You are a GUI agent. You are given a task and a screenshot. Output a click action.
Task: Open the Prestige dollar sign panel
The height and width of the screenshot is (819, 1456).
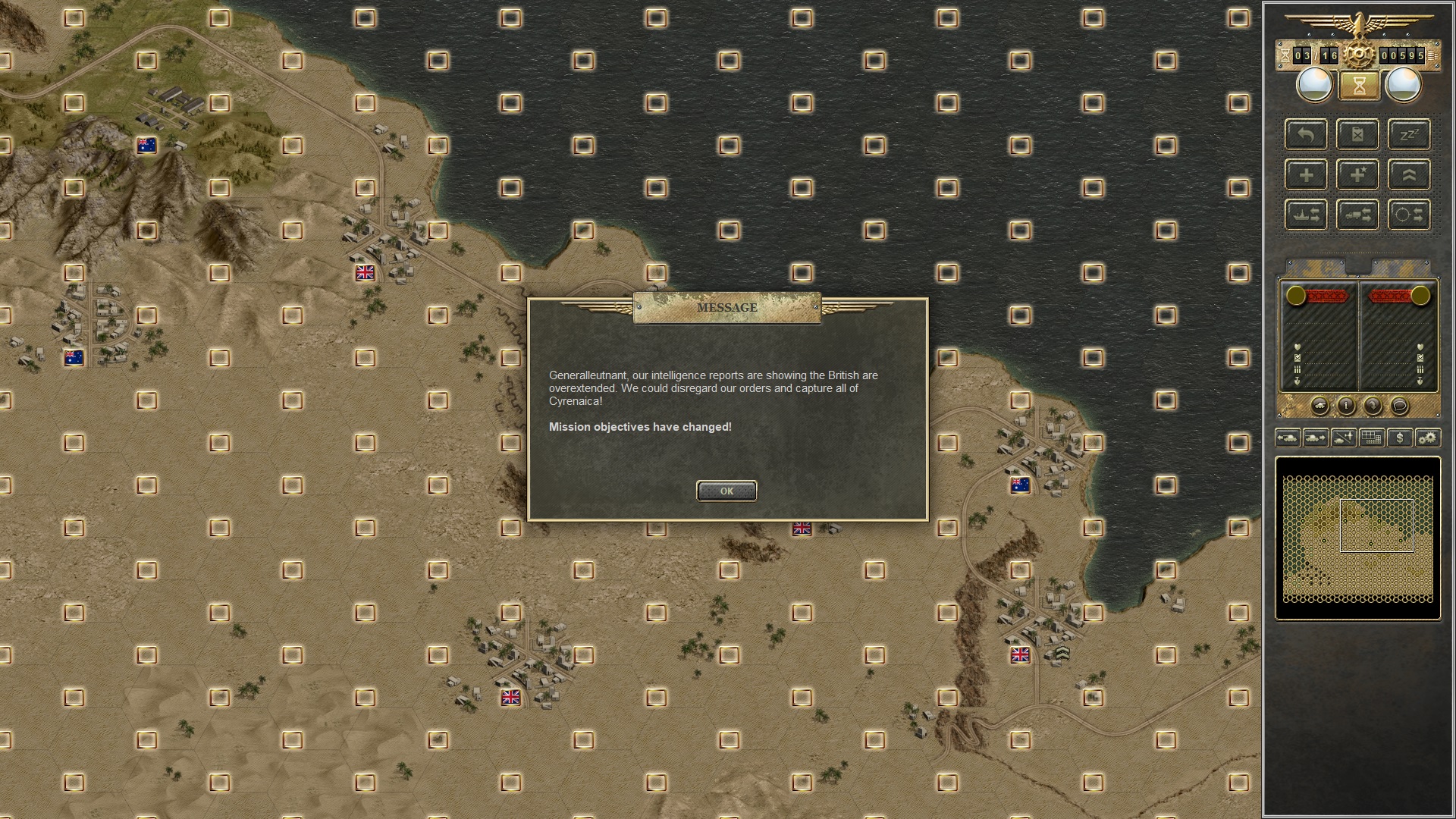coord(1399,438)
